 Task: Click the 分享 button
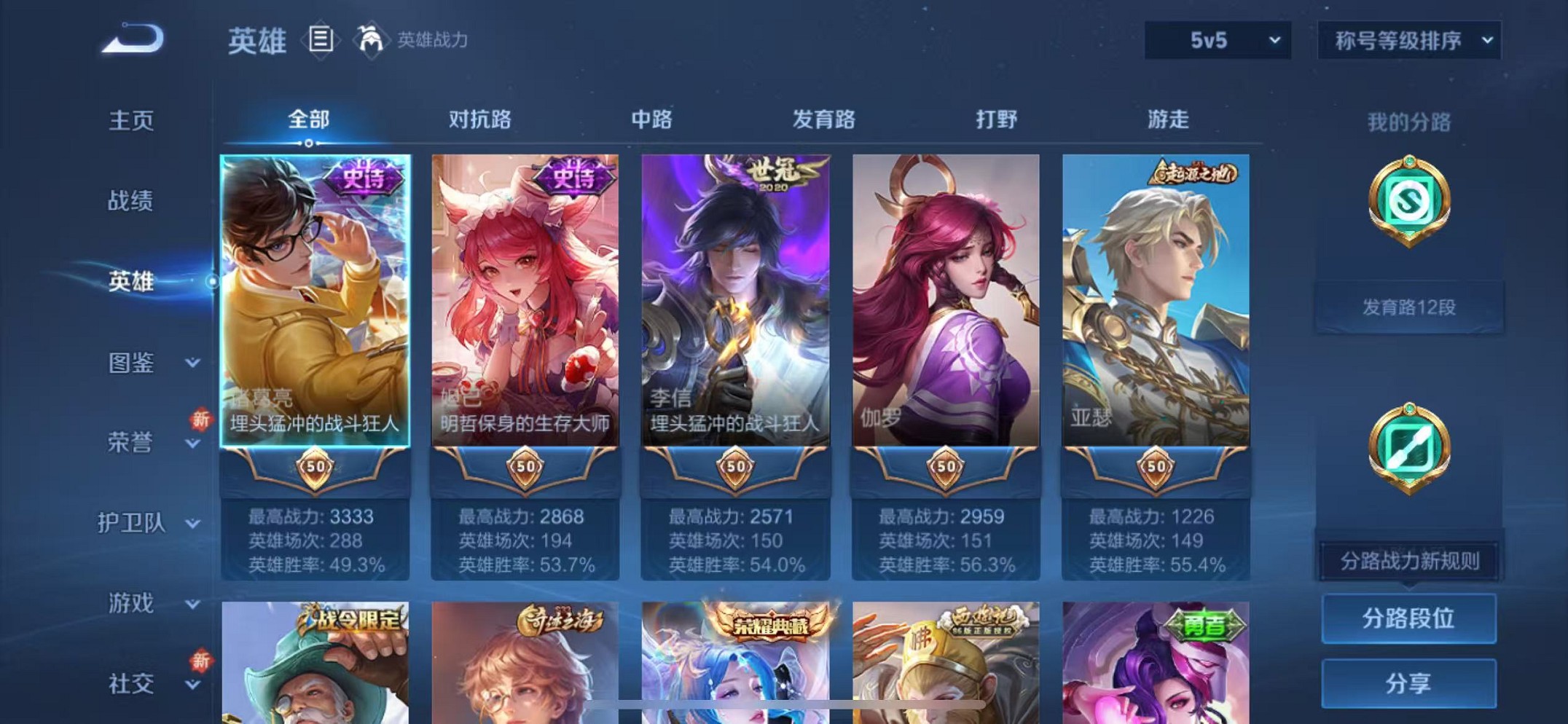click(x=1409, y=682)
